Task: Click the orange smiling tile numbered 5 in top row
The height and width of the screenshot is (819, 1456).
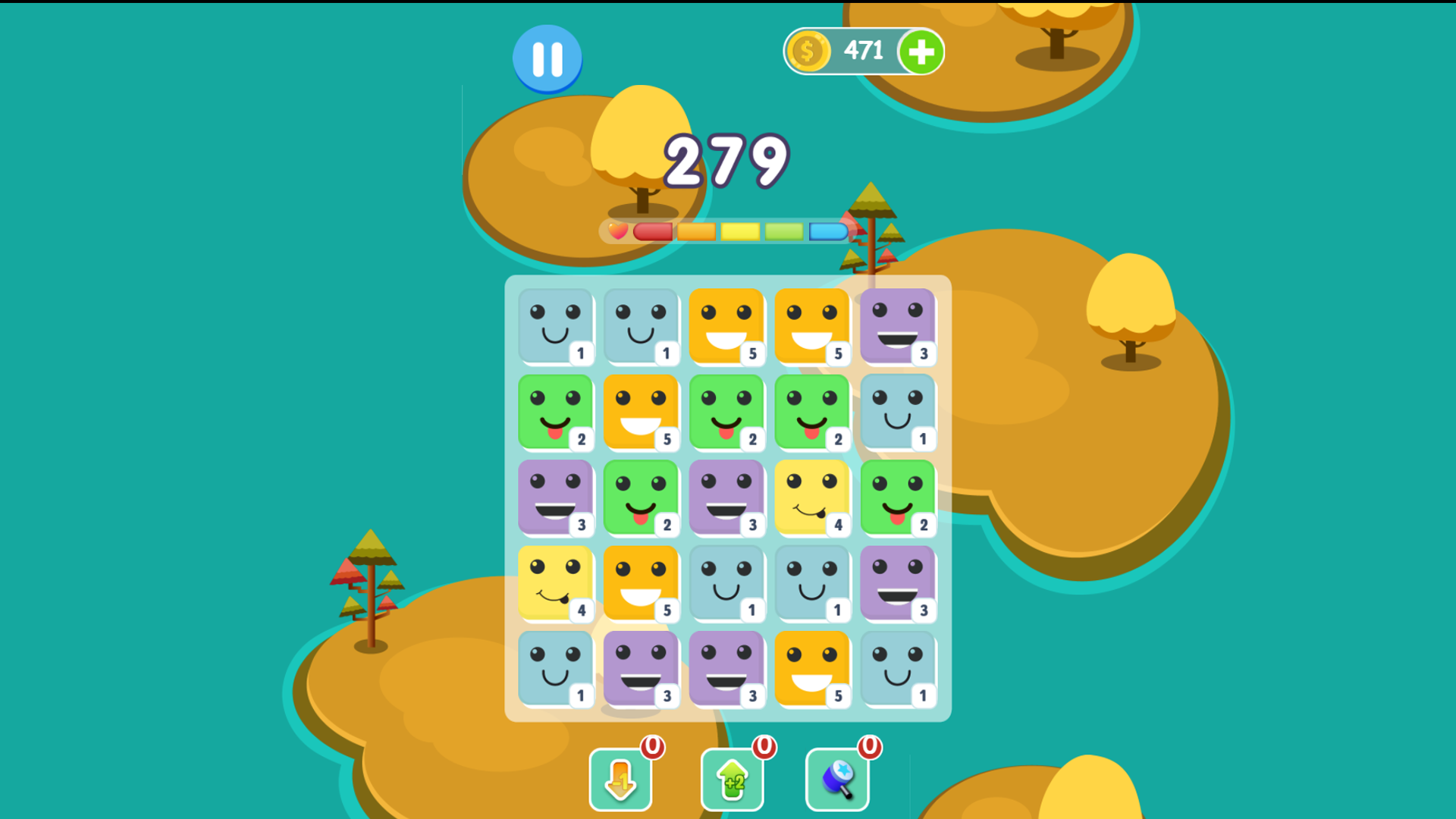Action: click(728, 328)
